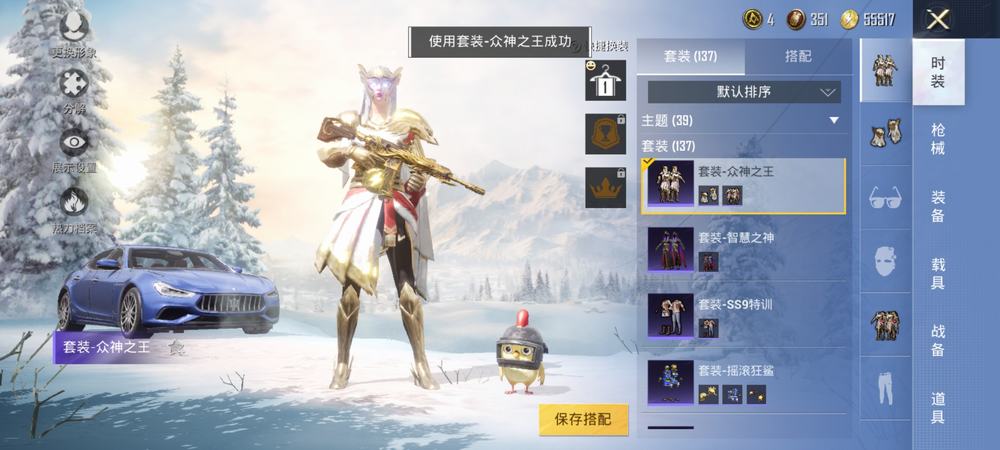Save the outfit with 保存搭配

pos(584,419)
